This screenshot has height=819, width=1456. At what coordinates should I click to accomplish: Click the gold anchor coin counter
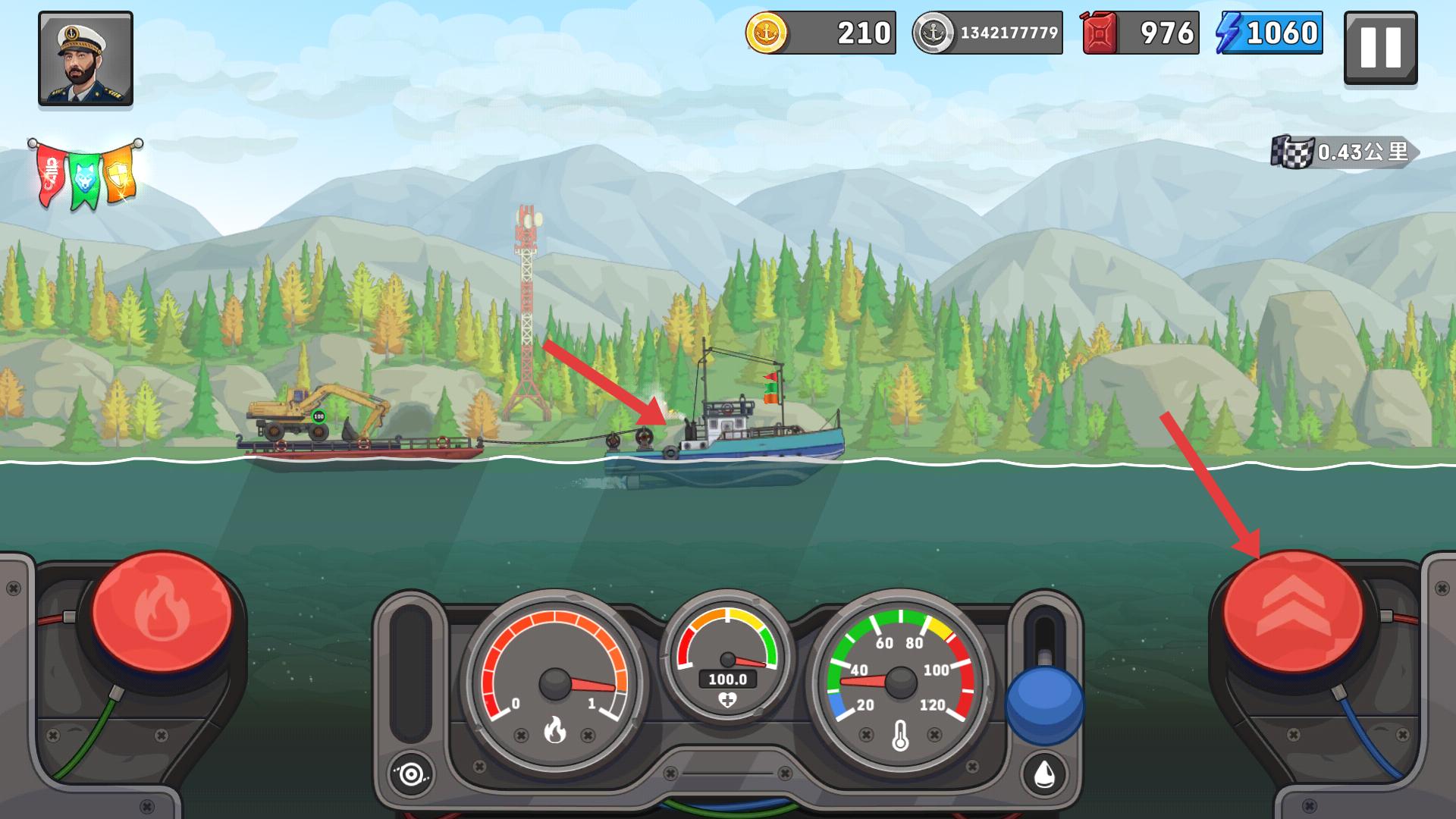821,33
